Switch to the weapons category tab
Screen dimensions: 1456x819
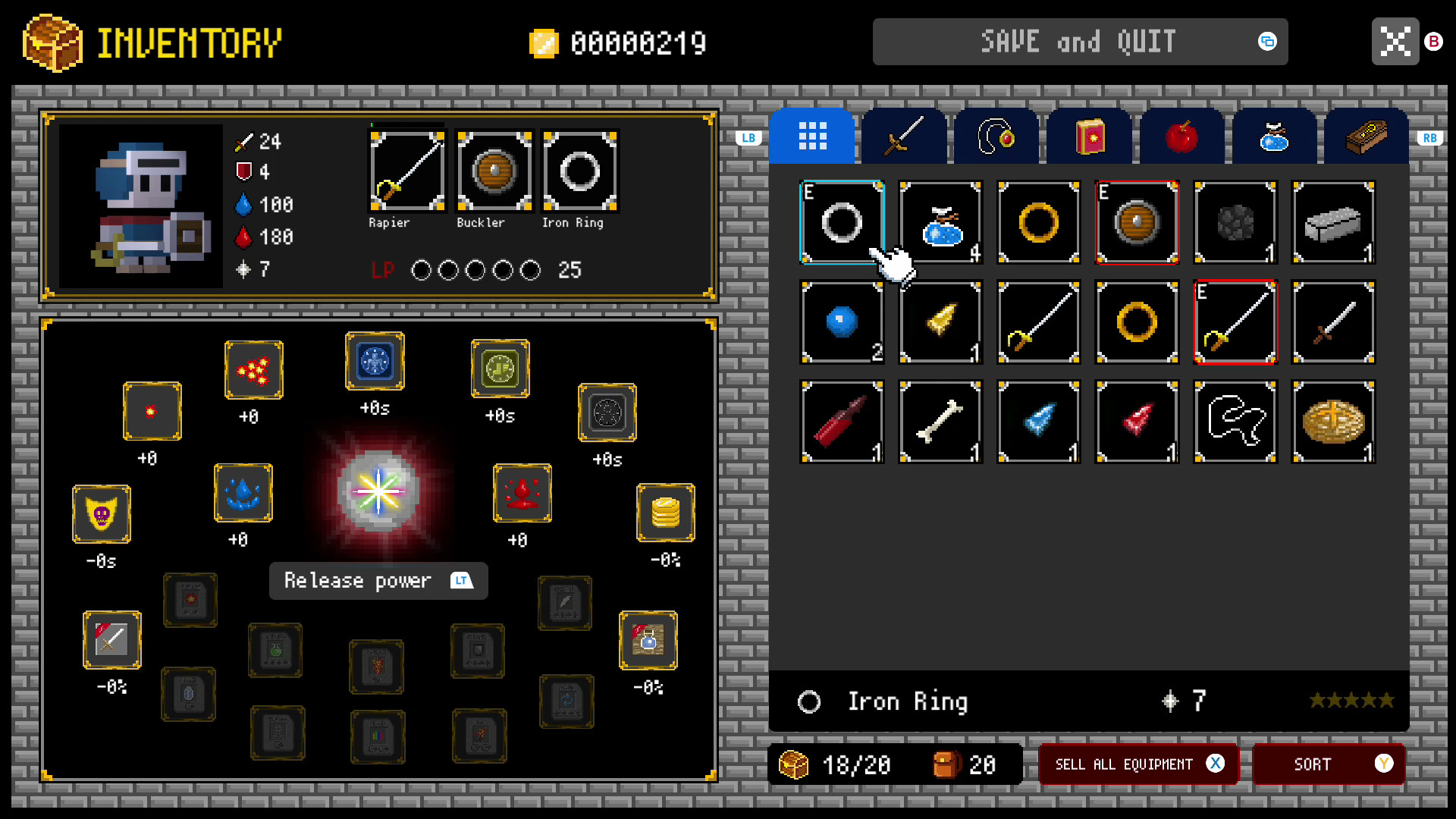(904, 136)
